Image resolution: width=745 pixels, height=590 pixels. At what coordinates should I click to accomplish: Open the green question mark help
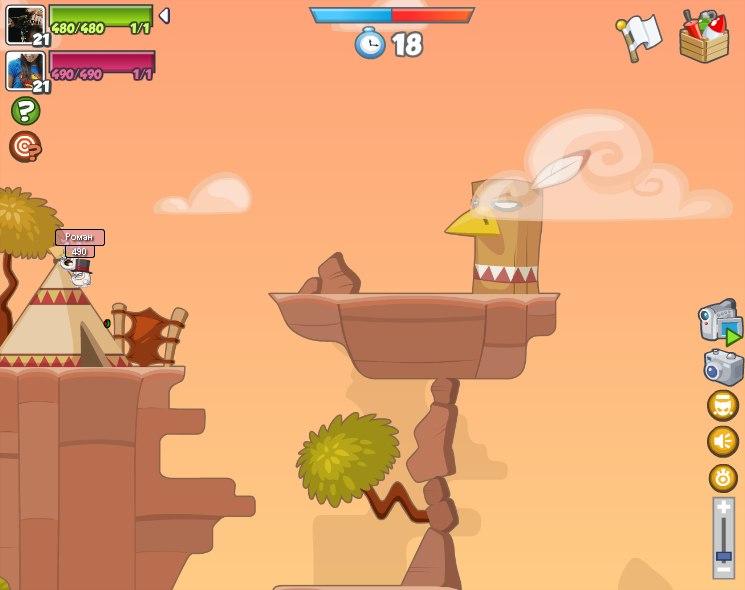click(25, 111)
